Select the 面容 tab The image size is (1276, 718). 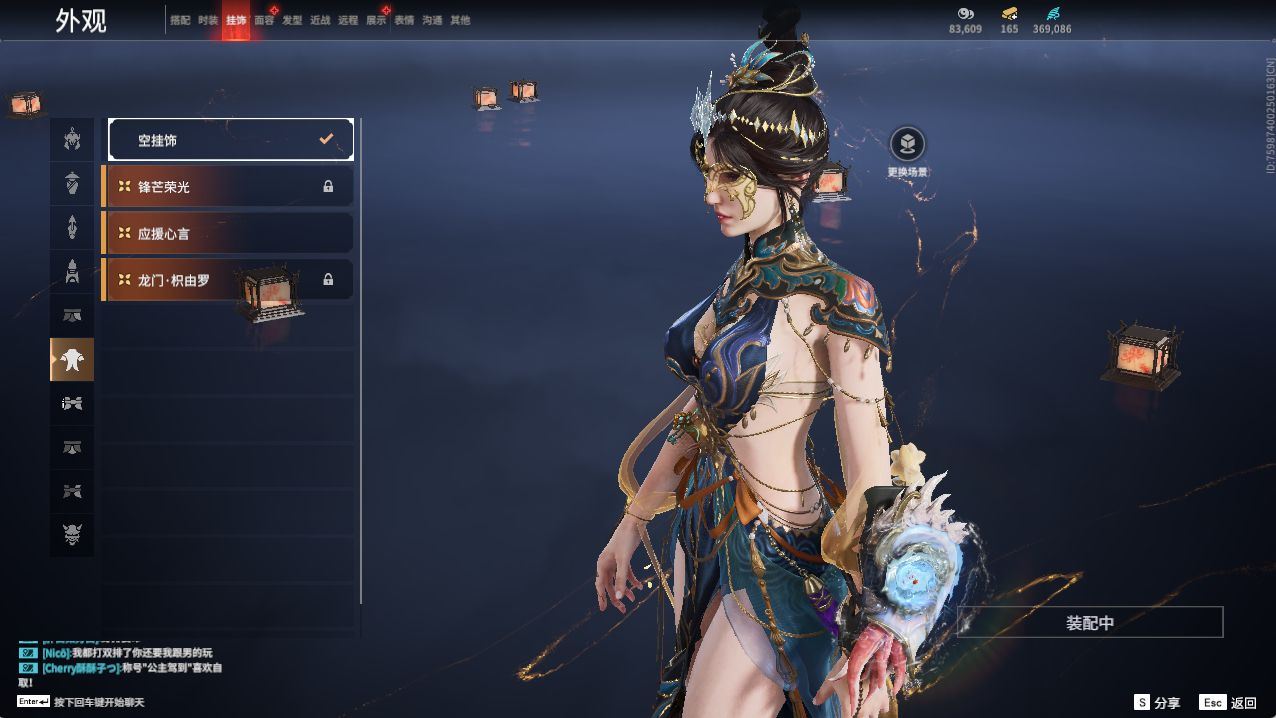tap(264, 20)
